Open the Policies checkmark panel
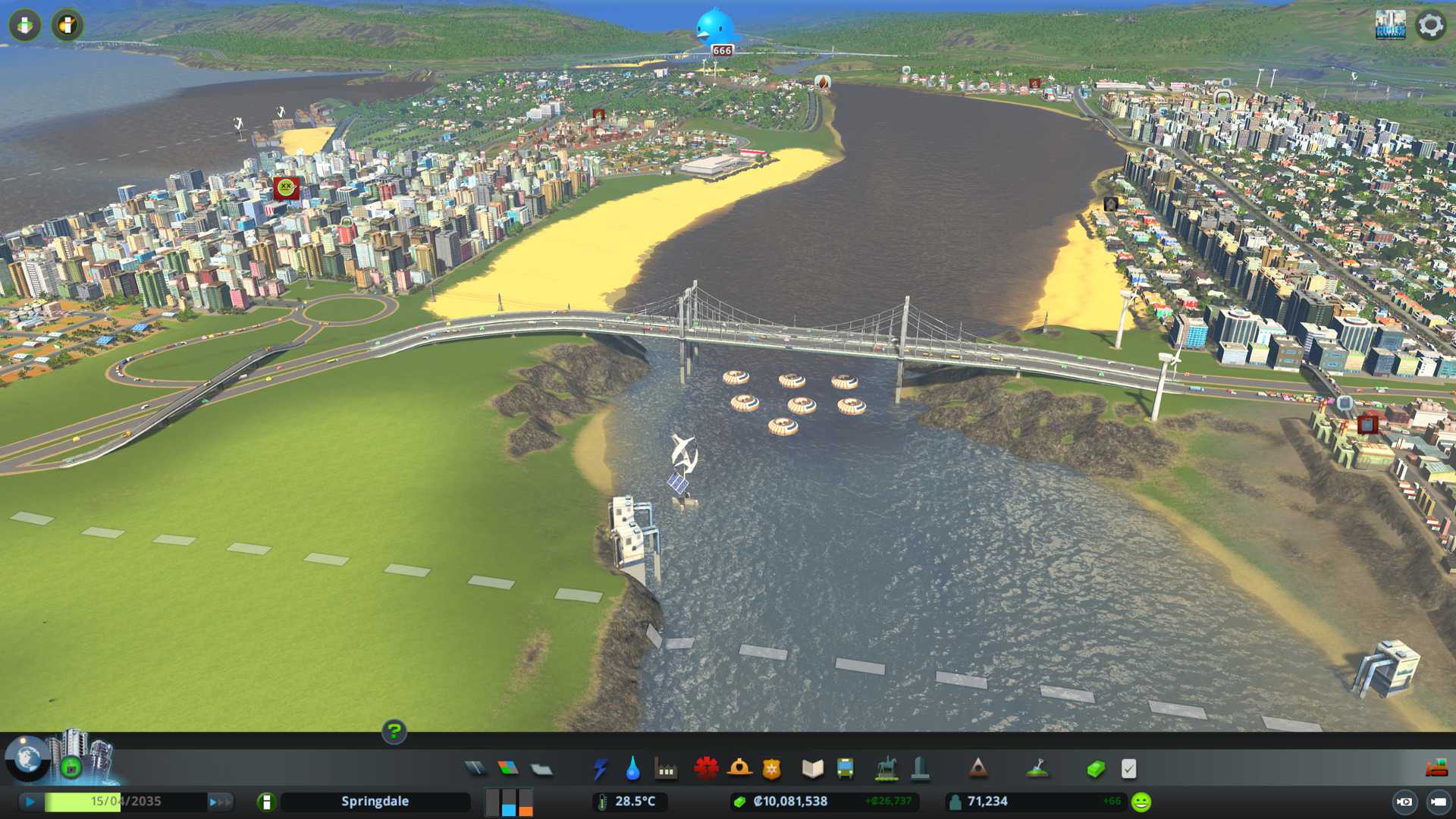Viewport: 1456px width, 819px height. pos(1128,769)
